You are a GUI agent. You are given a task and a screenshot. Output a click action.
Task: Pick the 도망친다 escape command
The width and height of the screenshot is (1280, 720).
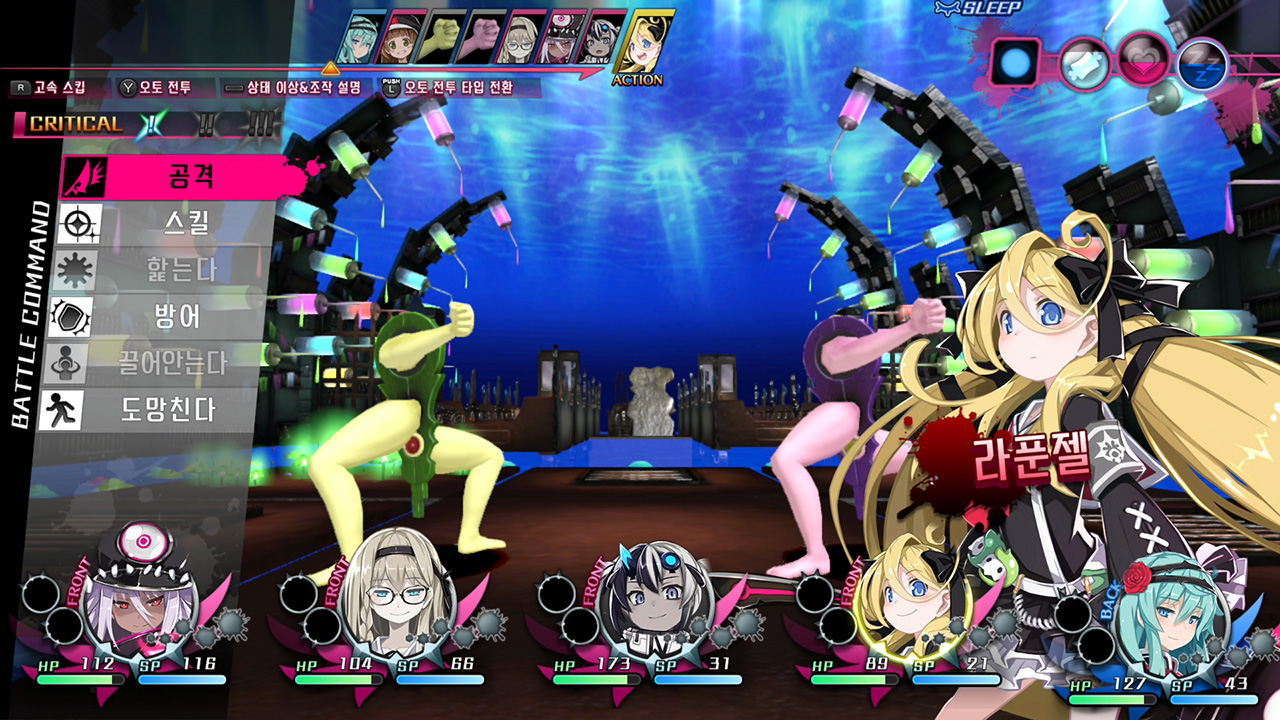(x=180, y=410)
